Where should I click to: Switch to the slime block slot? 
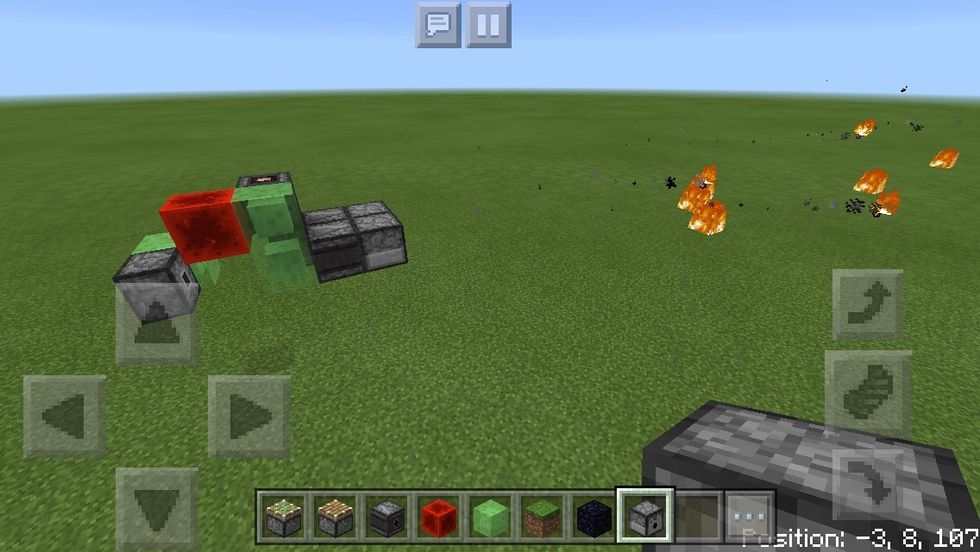490,515
